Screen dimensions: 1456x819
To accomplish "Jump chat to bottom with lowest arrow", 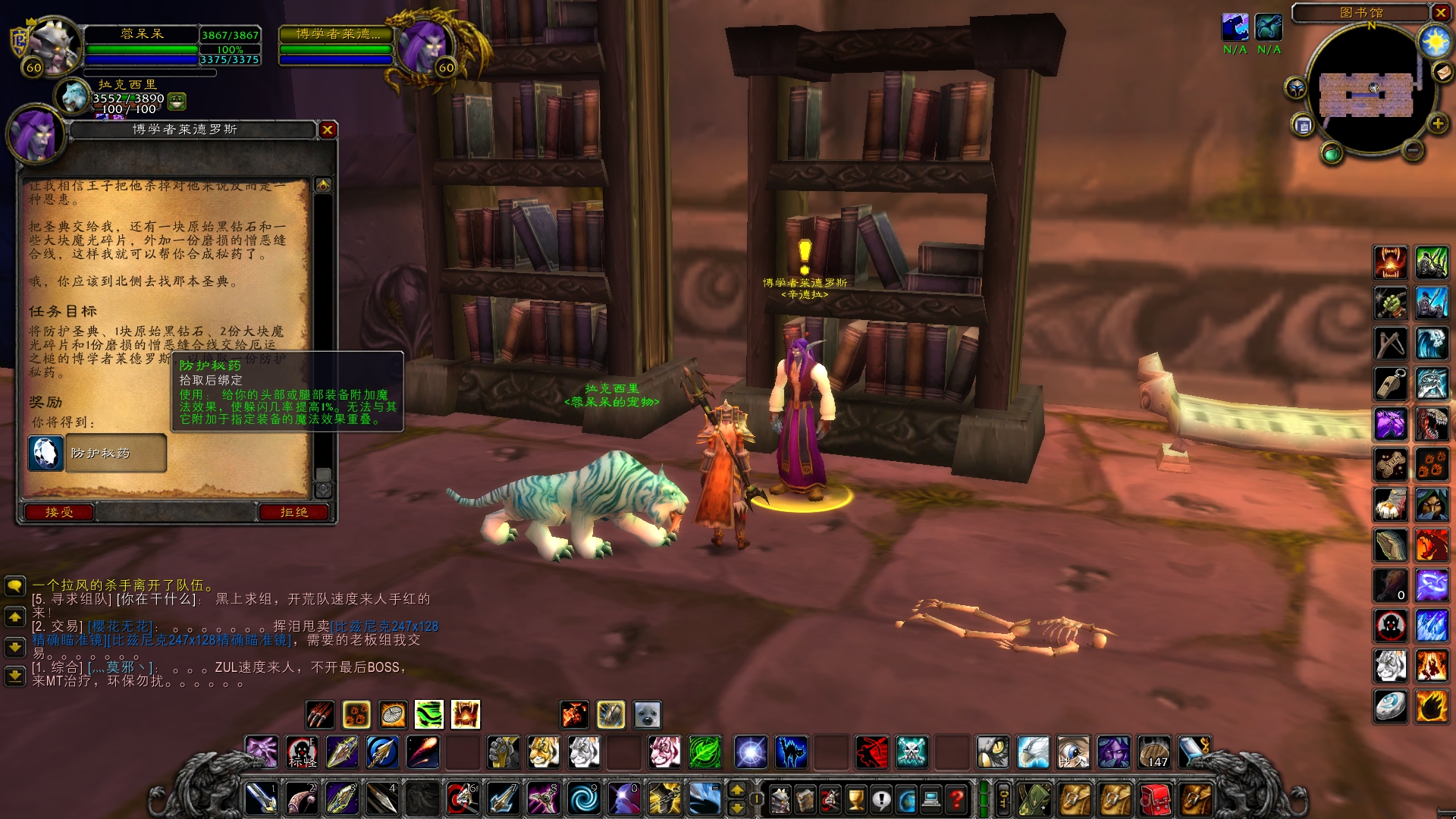I will 14,675.
